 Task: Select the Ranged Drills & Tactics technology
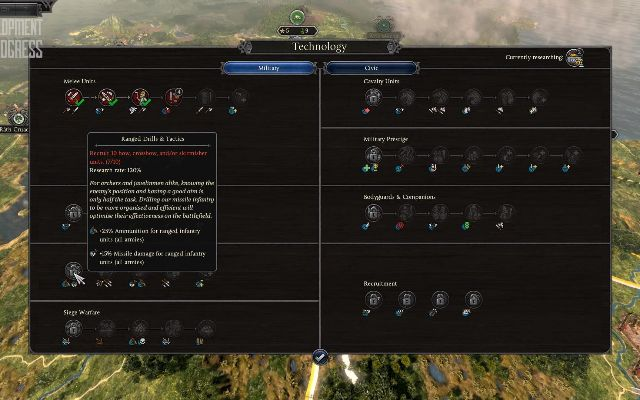(73, 270)
